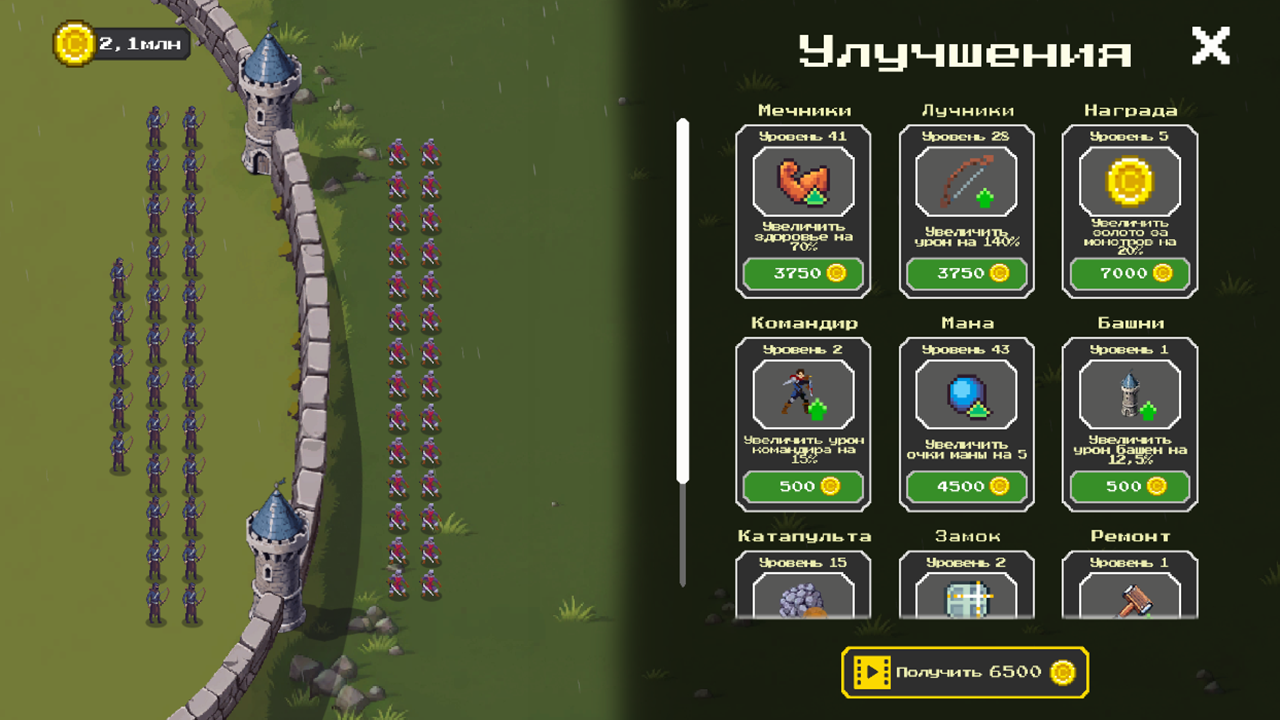
Task: Click the tower icon in the Башни card
Action: pyautogui.click(x=1130, y=394)
